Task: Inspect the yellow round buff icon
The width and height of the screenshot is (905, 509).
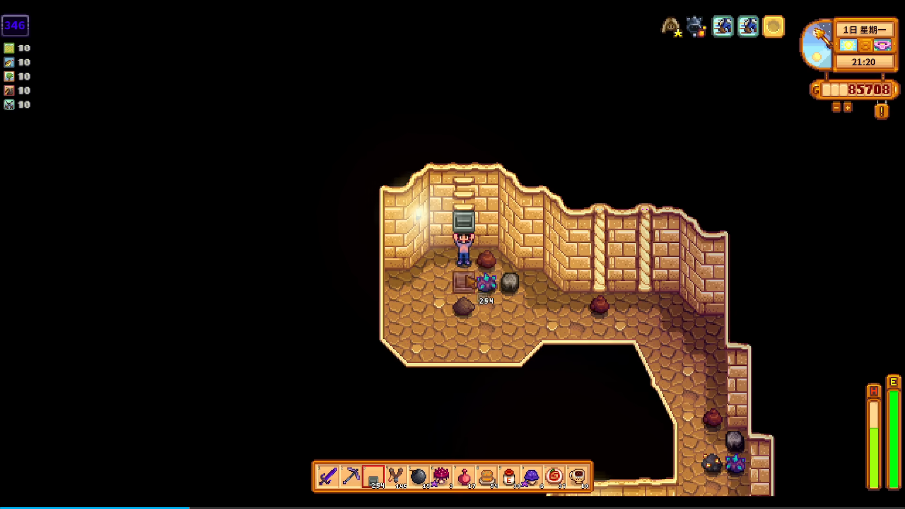Action: [773, 27]
